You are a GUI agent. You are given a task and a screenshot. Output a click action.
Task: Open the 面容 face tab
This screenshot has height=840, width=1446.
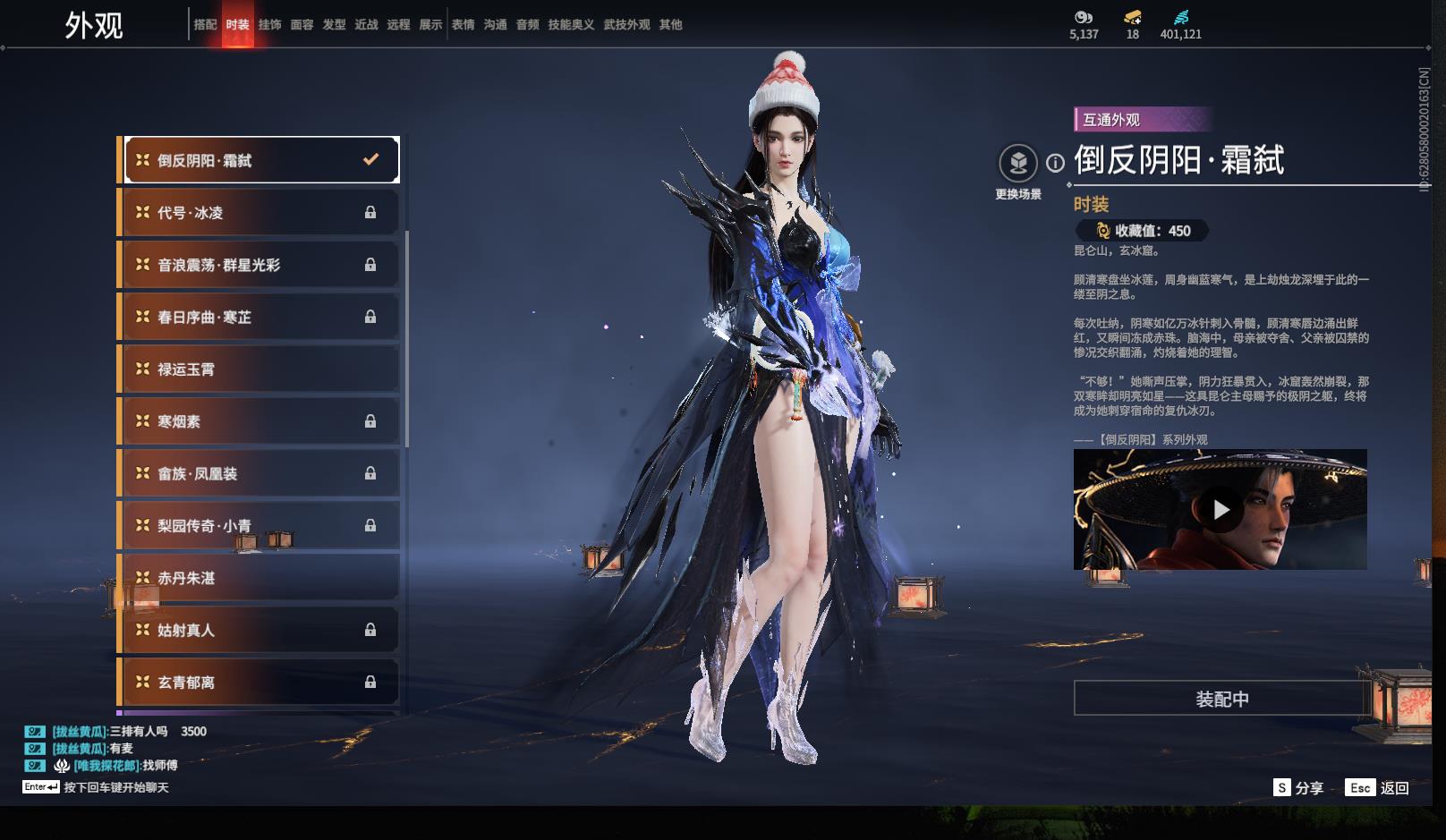coord(302,25)
